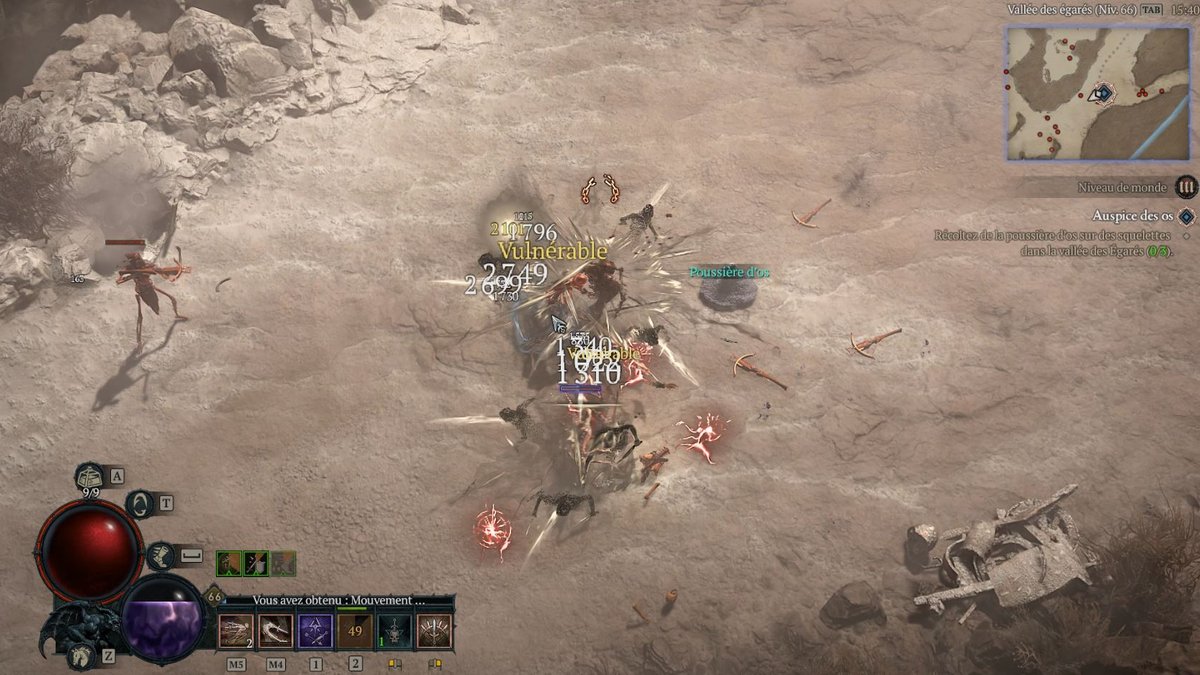Open the minimap of Vallée des égarés
Image resolution: width=1200 pixels, height=675 pixels.
point(1097,93)
